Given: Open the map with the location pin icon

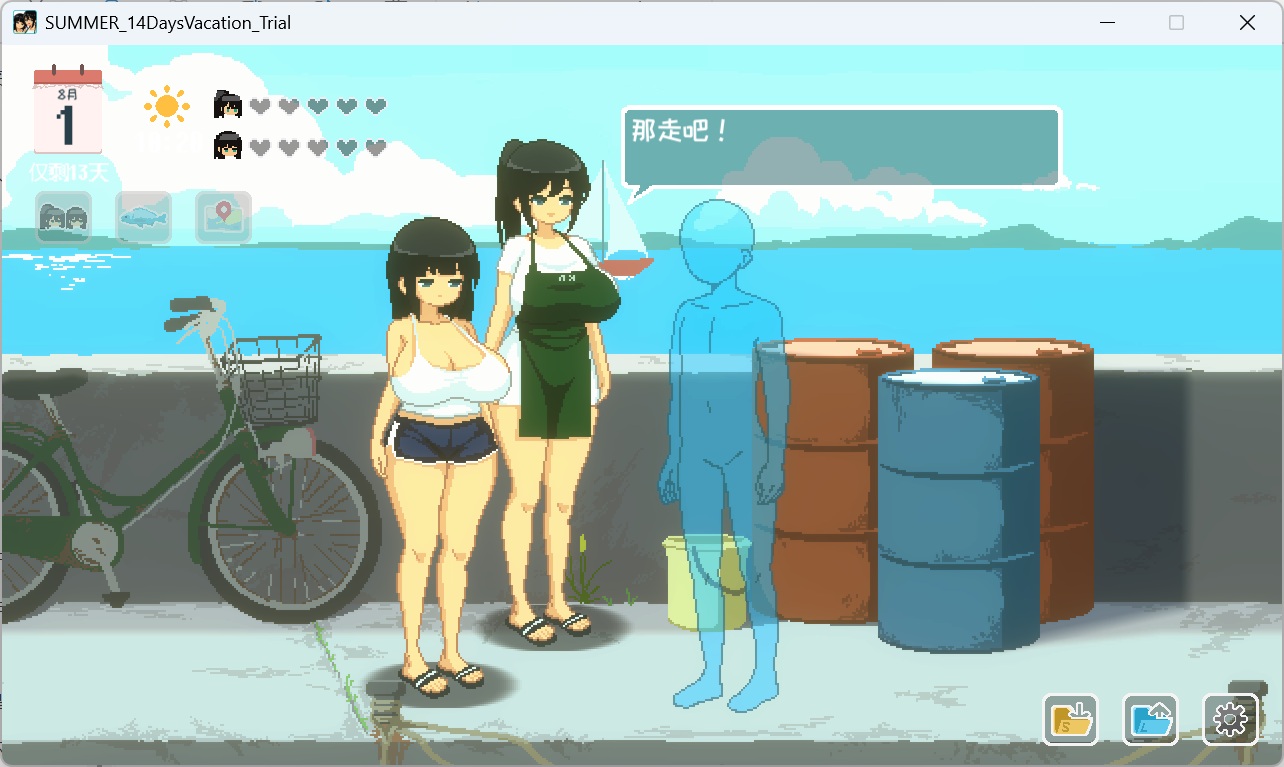Looking at the screenshot, I should pyautogui.click(x=222, y=216).
